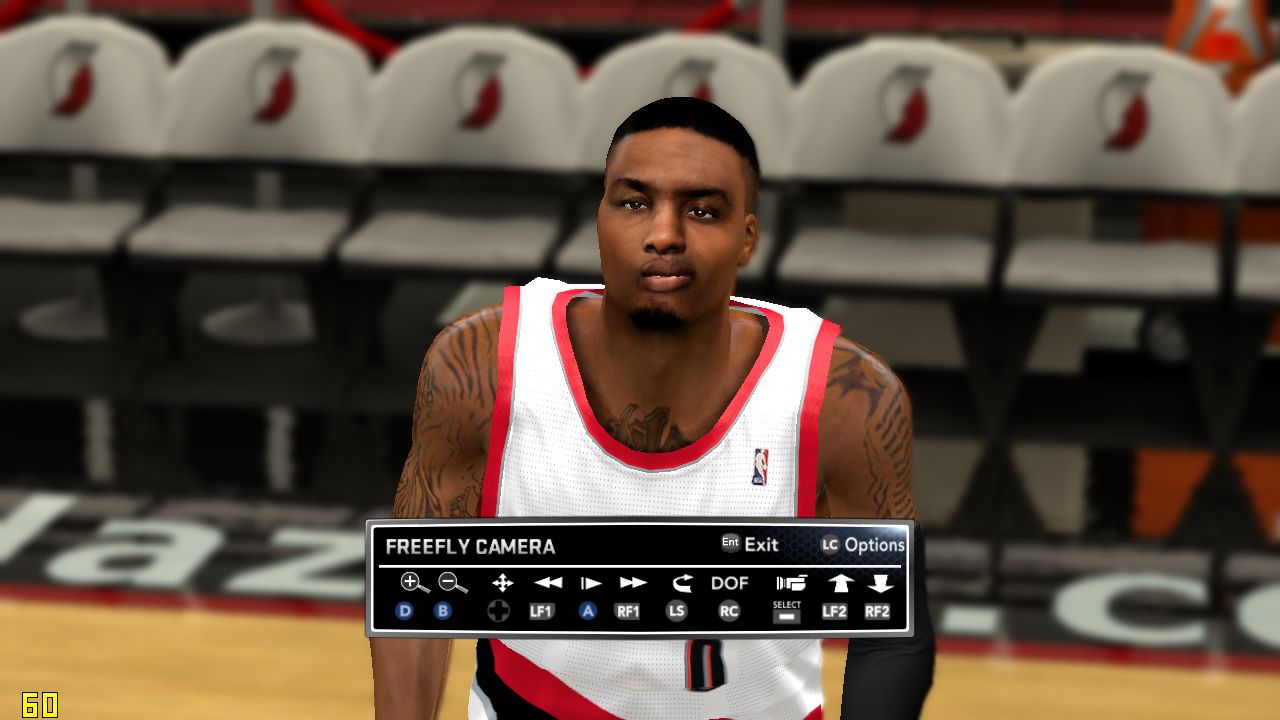
Task: Fast-forward the replay with double-right arrows
Action: (x=633, y=583)
